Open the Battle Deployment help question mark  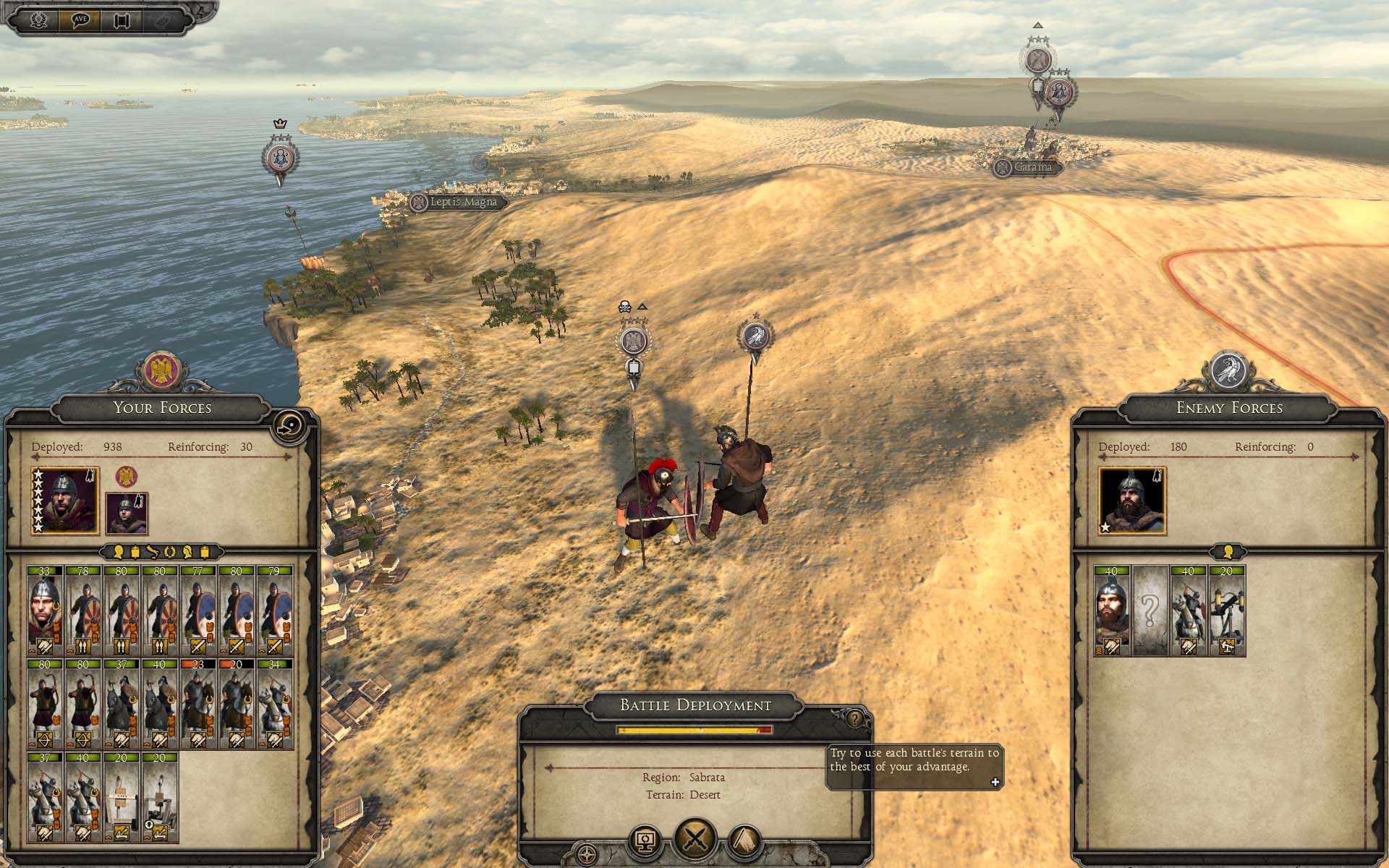(x=855, y=719)
